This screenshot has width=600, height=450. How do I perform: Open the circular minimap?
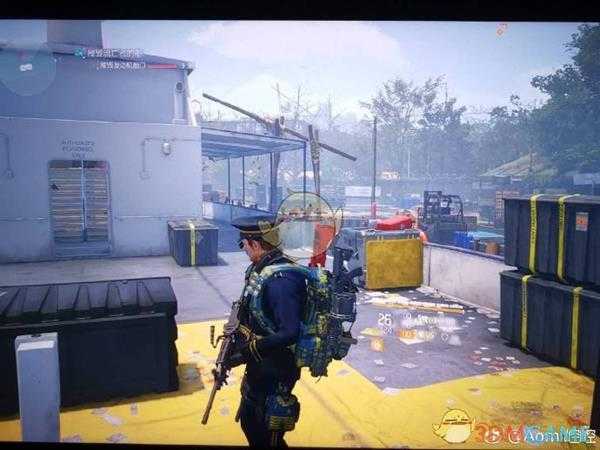pos(27,69)
